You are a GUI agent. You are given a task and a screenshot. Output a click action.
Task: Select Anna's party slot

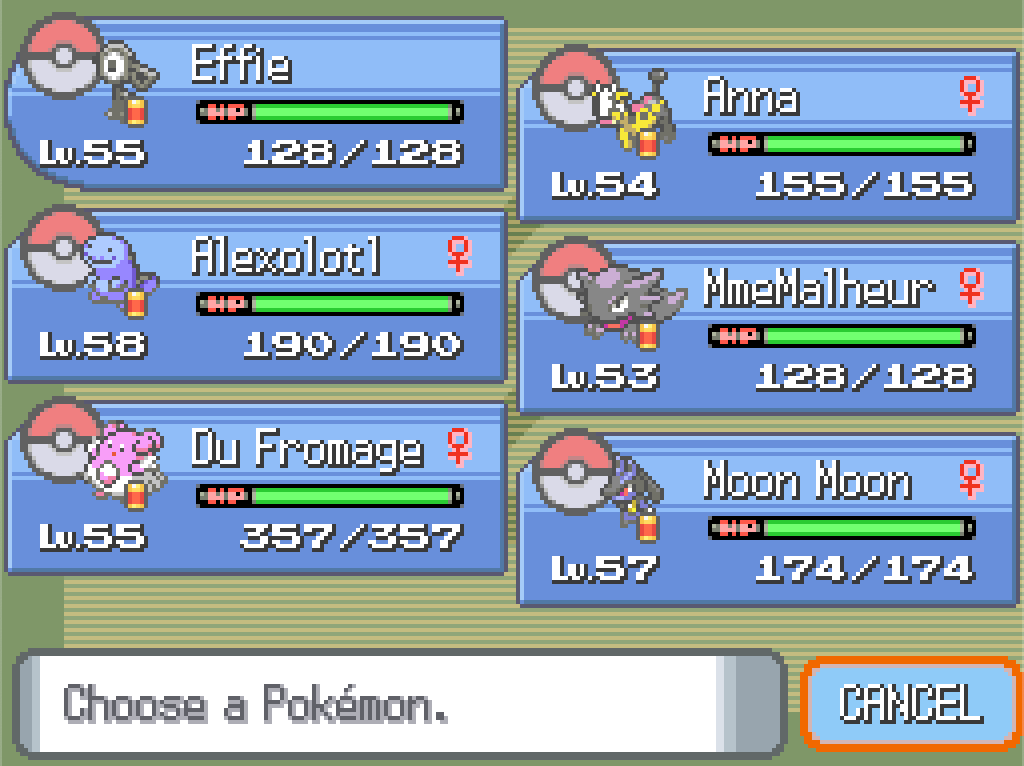(768, 137)
